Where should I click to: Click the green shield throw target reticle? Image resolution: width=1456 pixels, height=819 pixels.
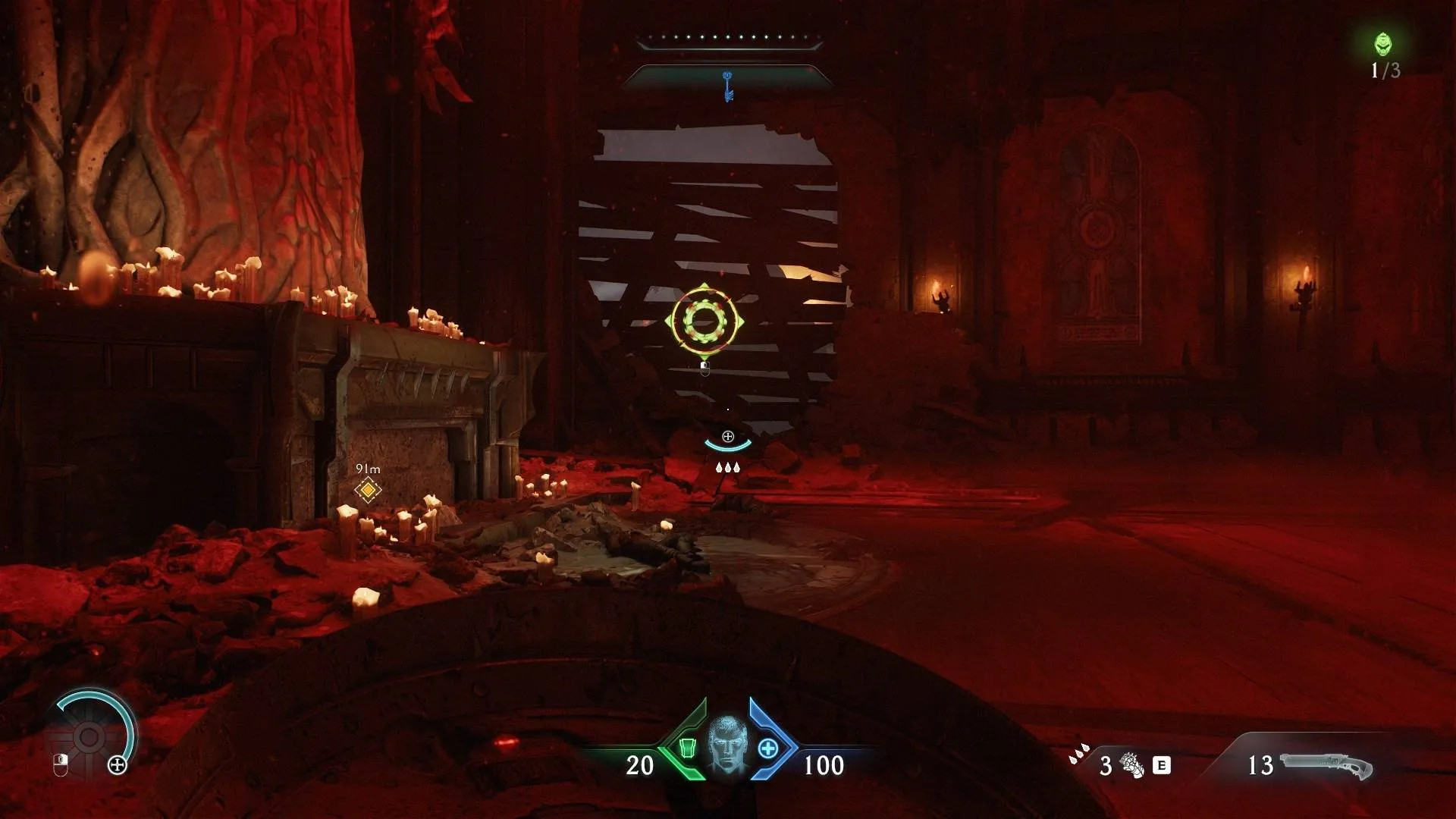704,322
